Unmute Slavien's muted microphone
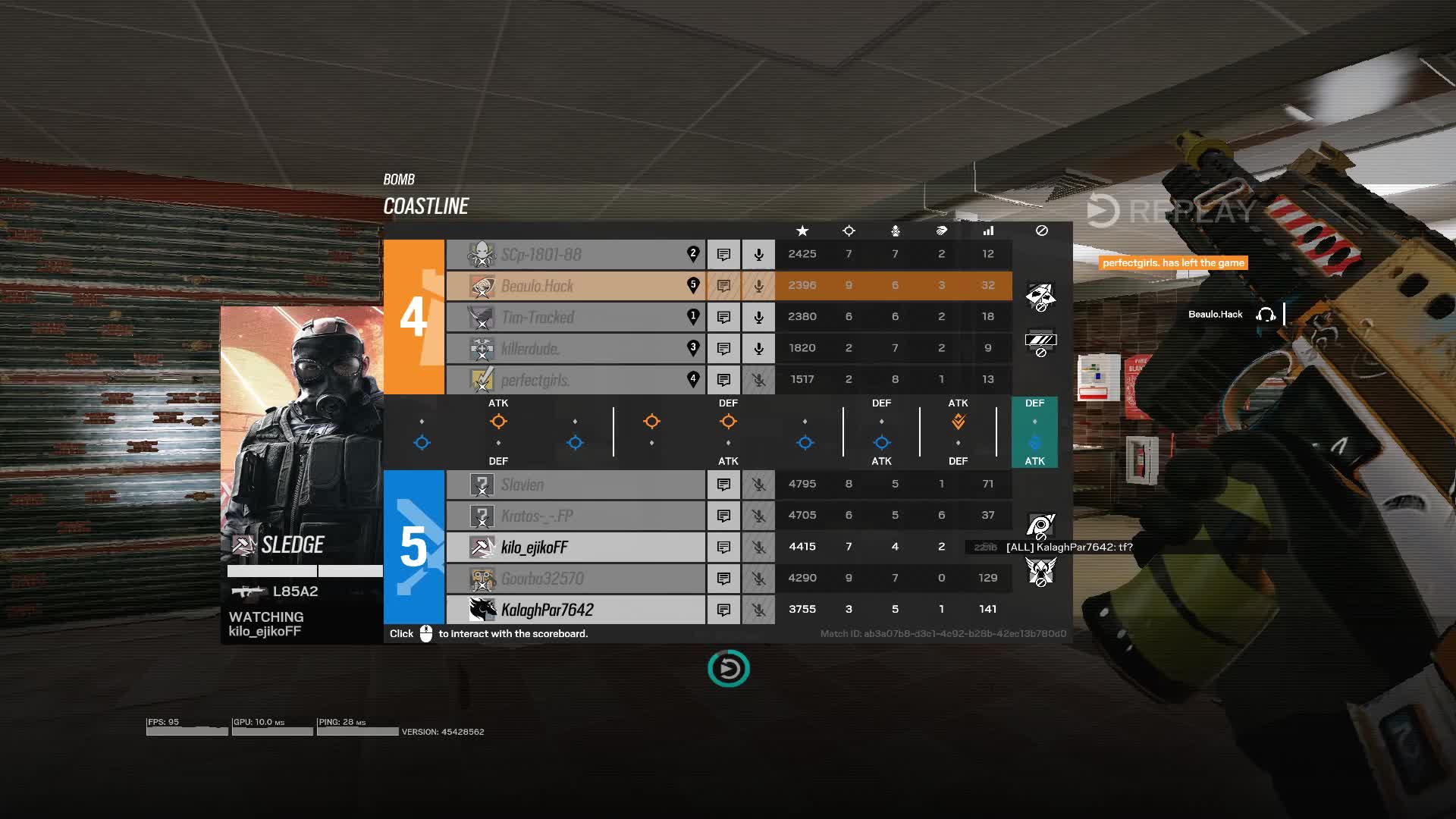 coord(758,484)
